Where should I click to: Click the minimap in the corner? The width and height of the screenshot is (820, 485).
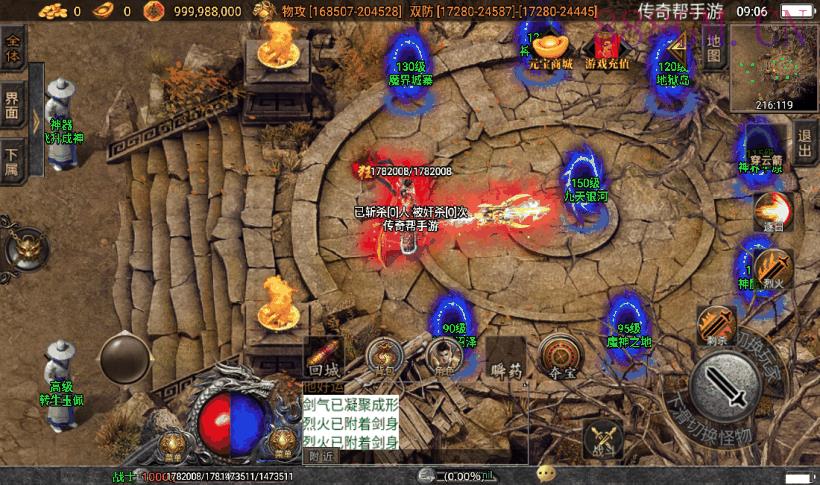(773, 67)
